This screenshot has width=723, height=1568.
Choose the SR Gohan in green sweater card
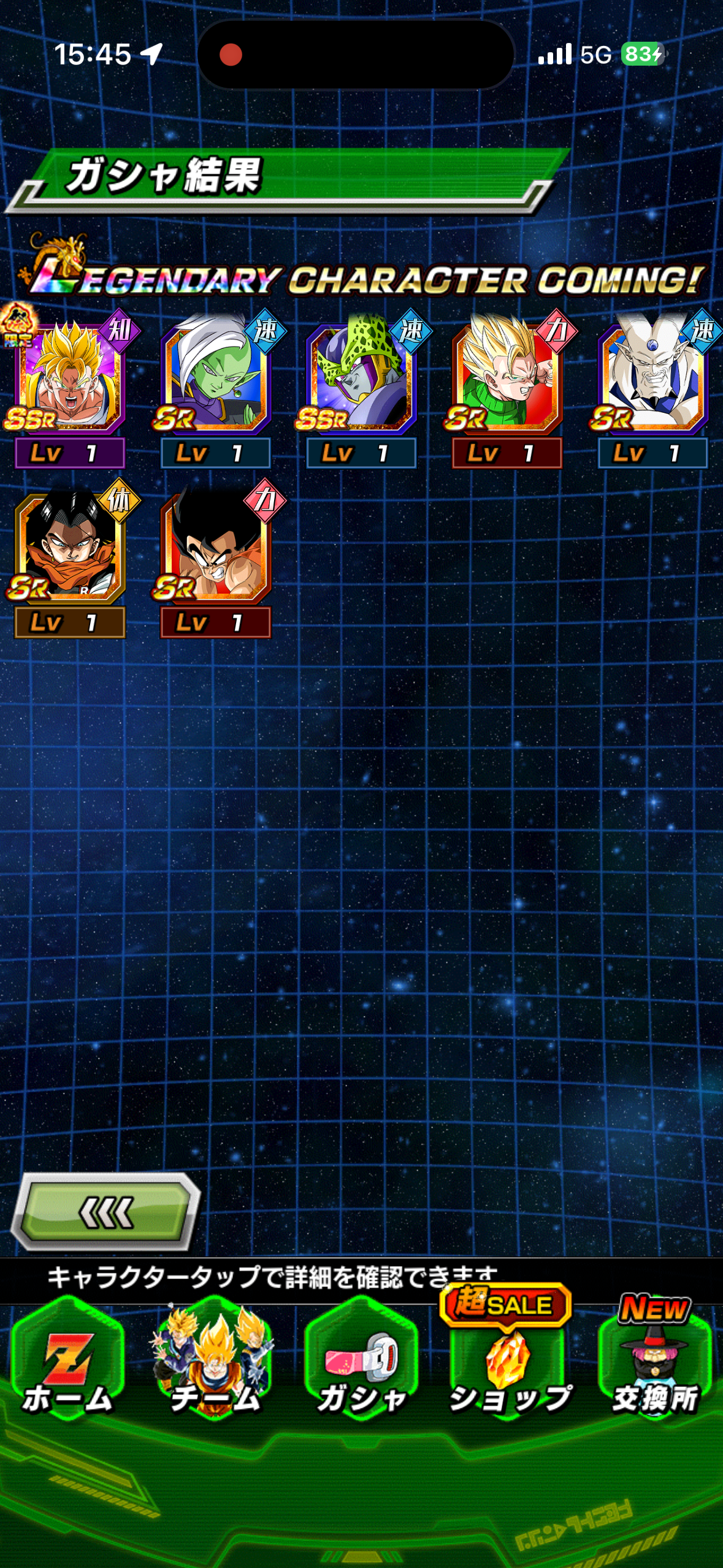click(507, 377)
